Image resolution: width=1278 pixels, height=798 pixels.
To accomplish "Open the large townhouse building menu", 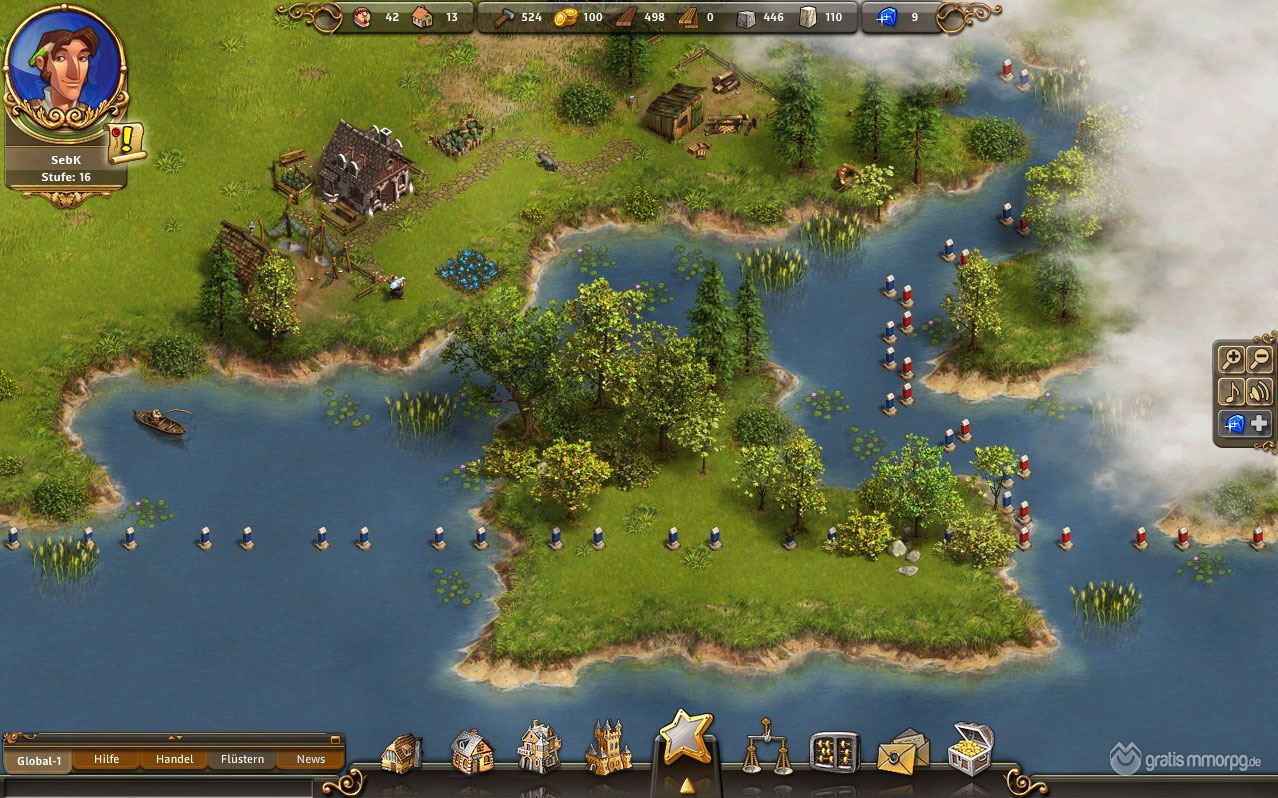I will point(539,747).
